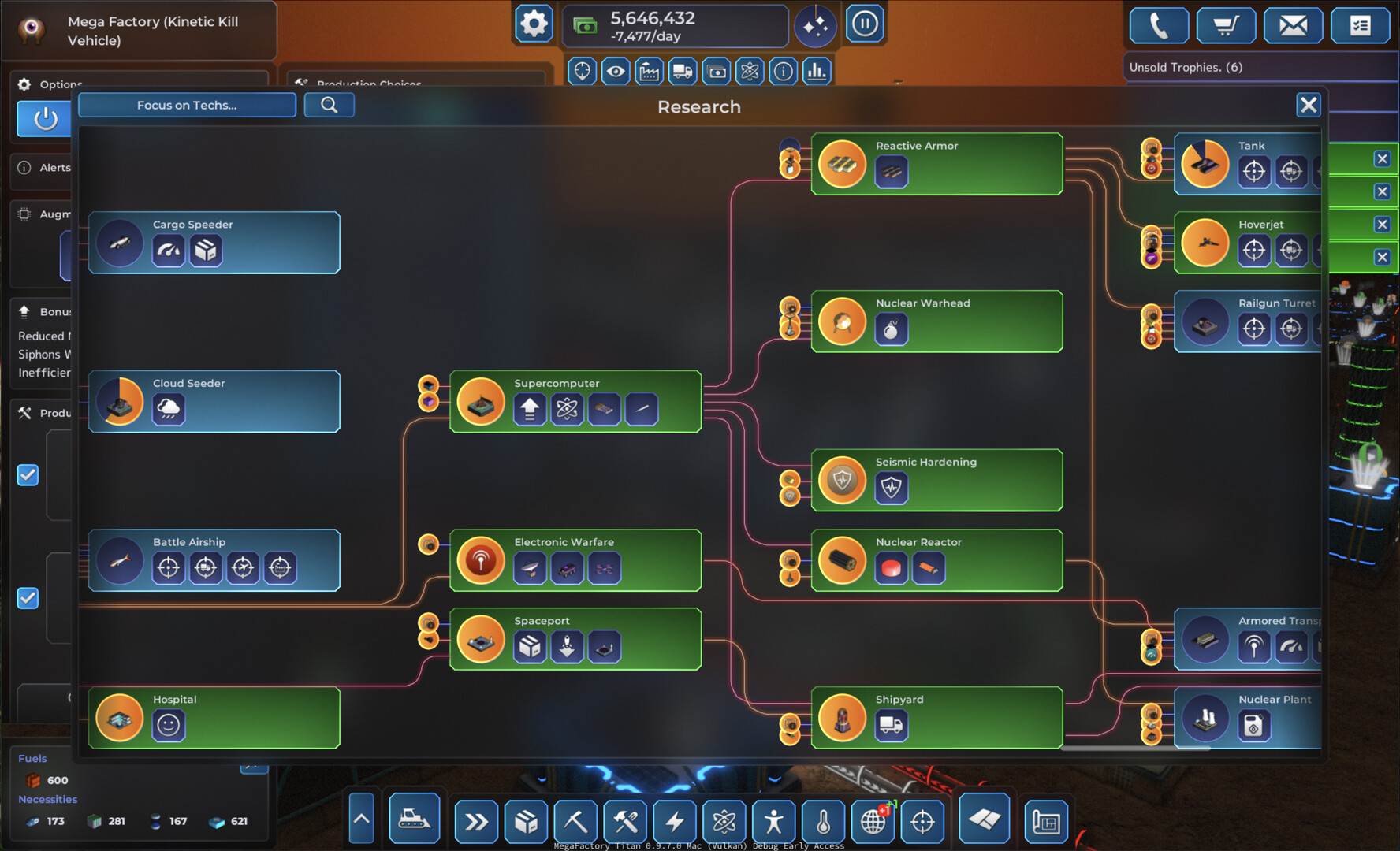Choose the Electronic Warfare technology
The height and width of the screenshot is (851, 1400).
575,560
